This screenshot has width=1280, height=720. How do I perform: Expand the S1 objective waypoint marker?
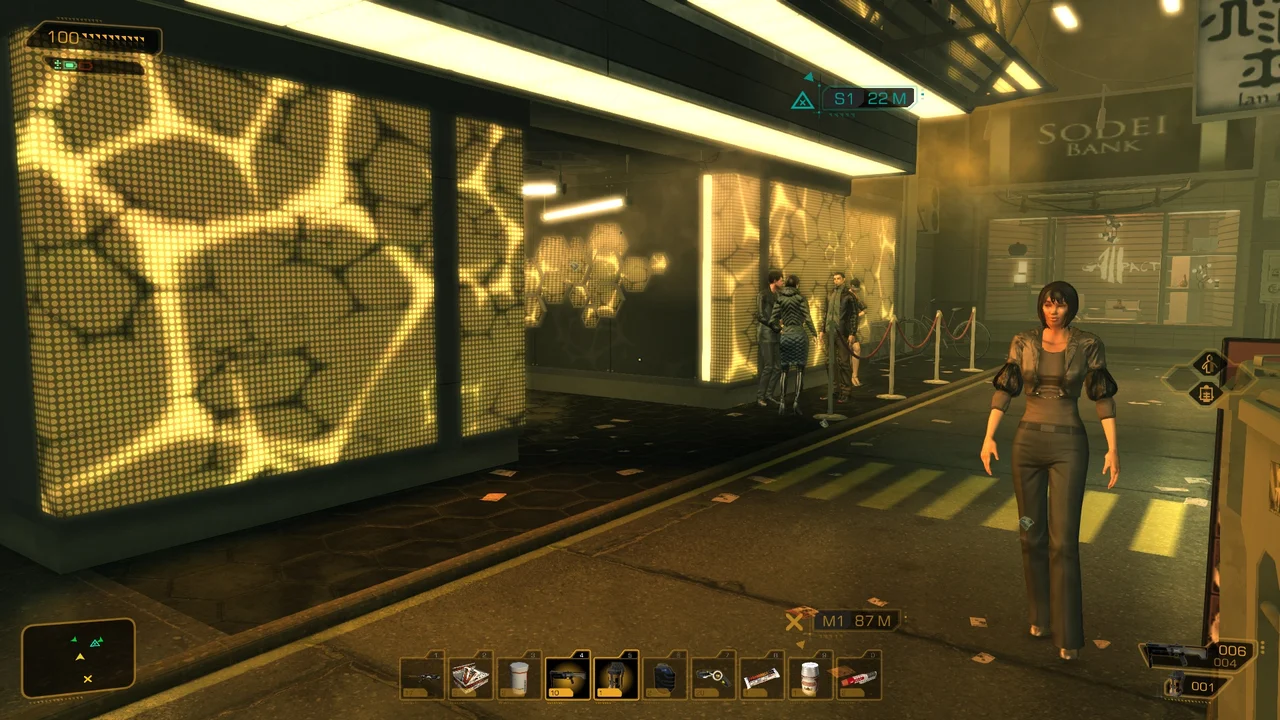click(866, 98)
